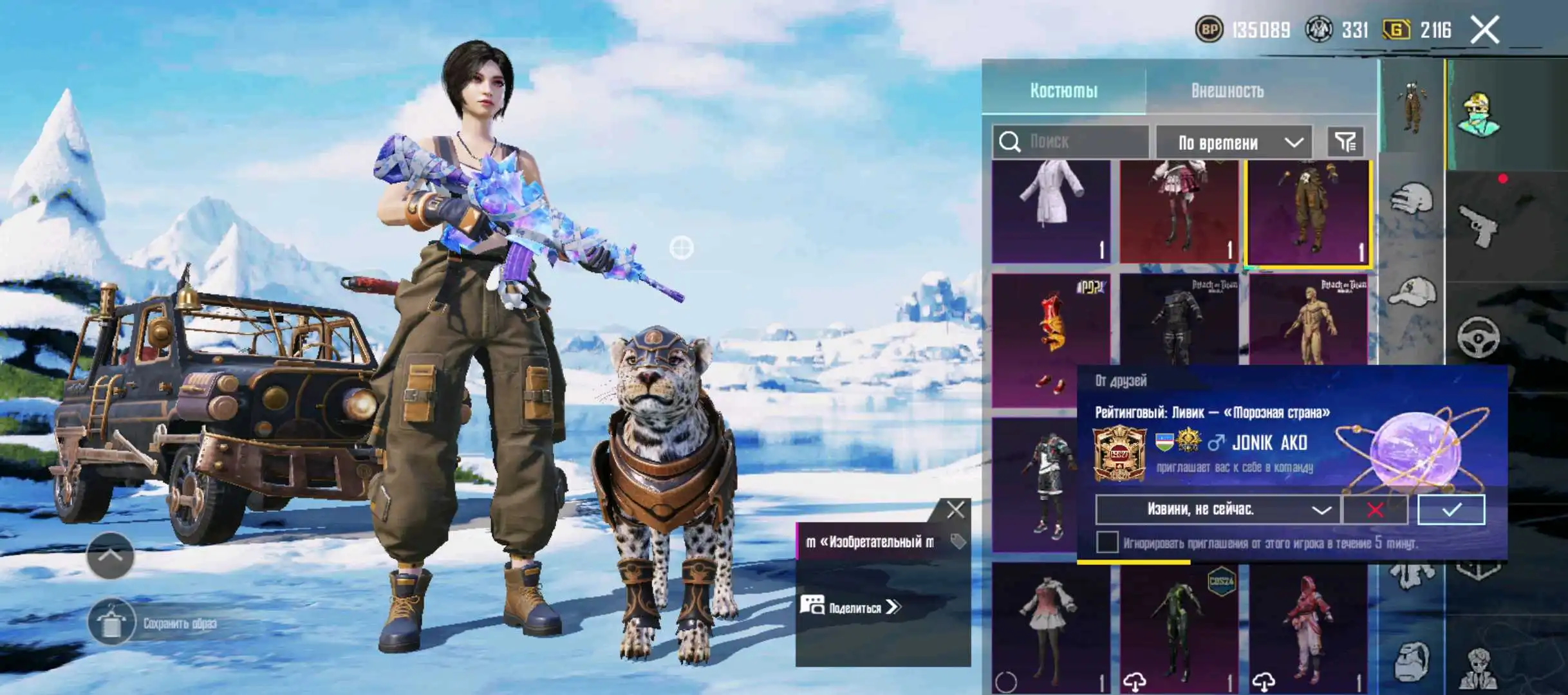This screenshot has height=695, width=1568.
Task: Accept JONIK AKO's team invitation
Action: [x=1451, y=510]
